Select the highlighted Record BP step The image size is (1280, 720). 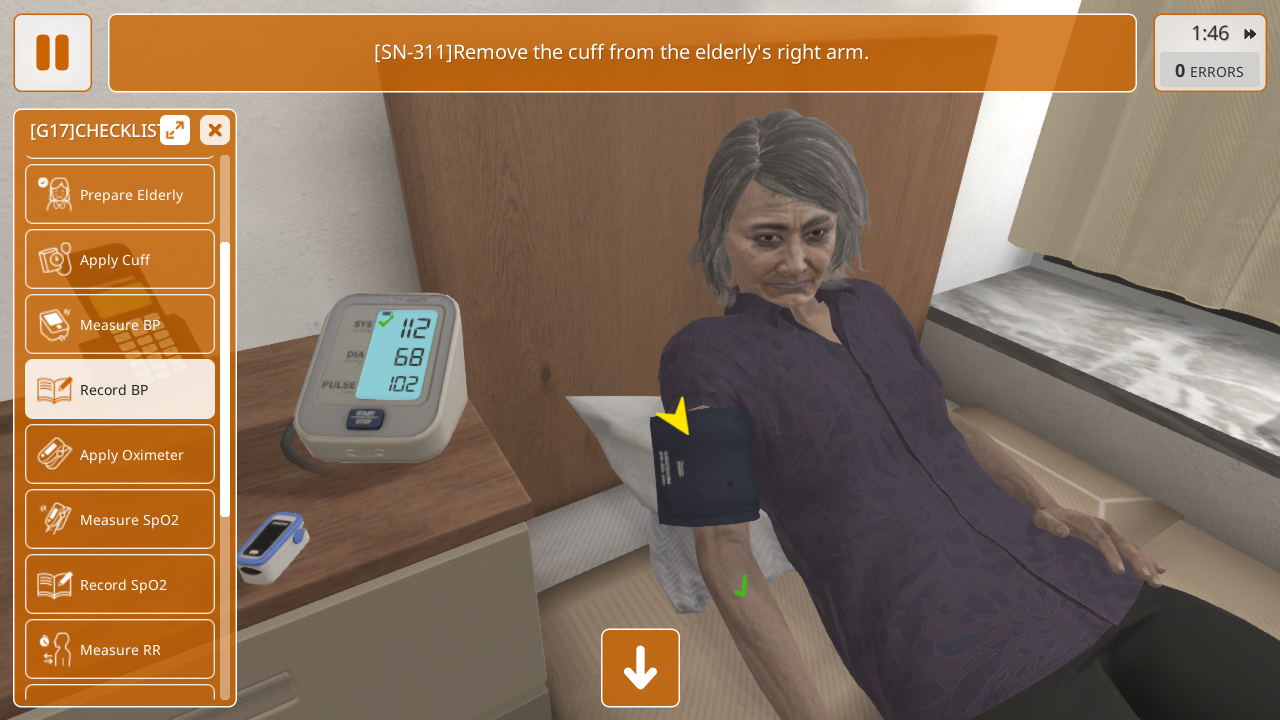(x=120, y=389)
